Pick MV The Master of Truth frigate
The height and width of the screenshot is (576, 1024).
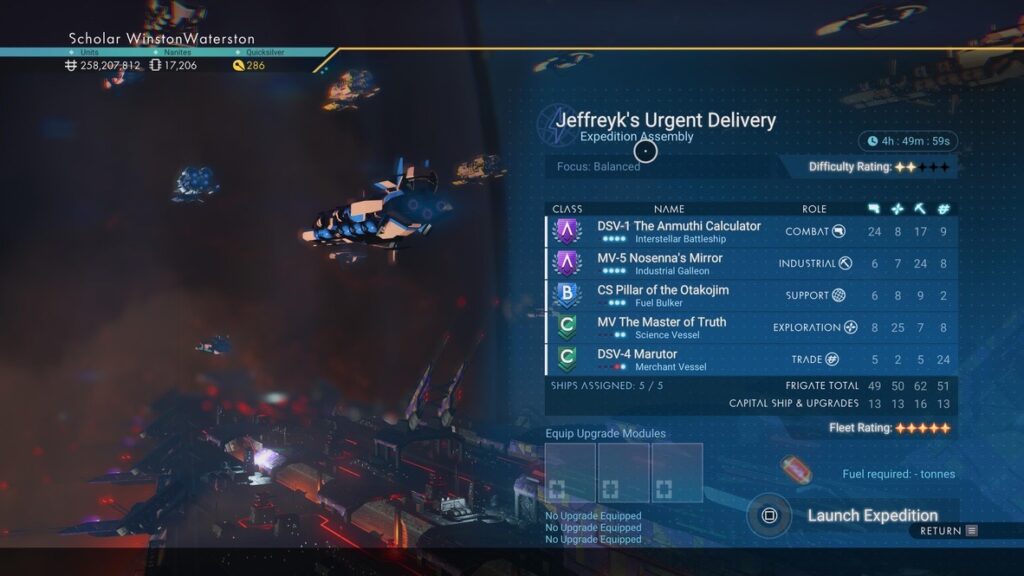click(x=662, y=328)
